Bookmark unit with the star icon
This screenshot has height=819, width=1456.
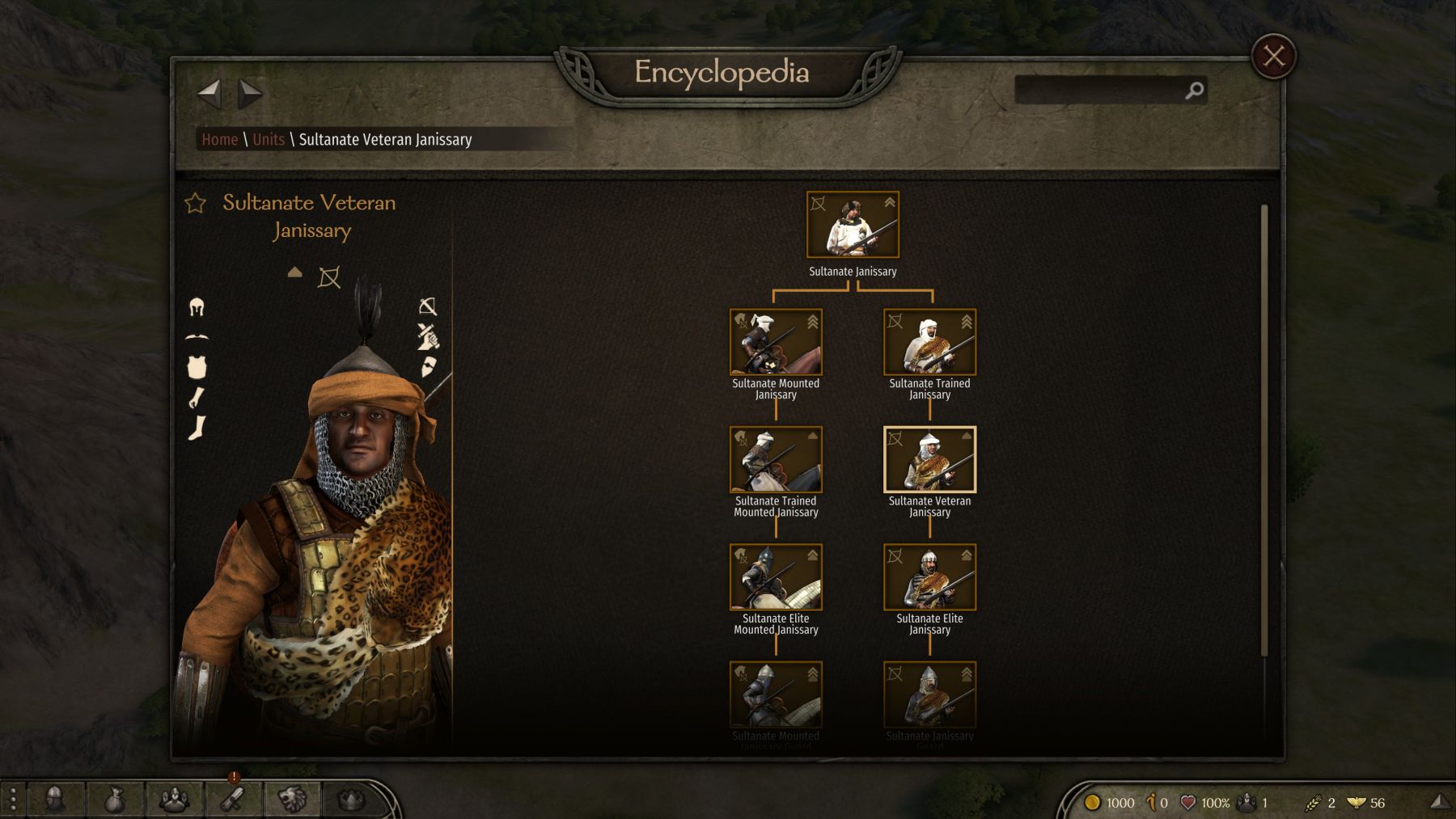tap(196, 203)
